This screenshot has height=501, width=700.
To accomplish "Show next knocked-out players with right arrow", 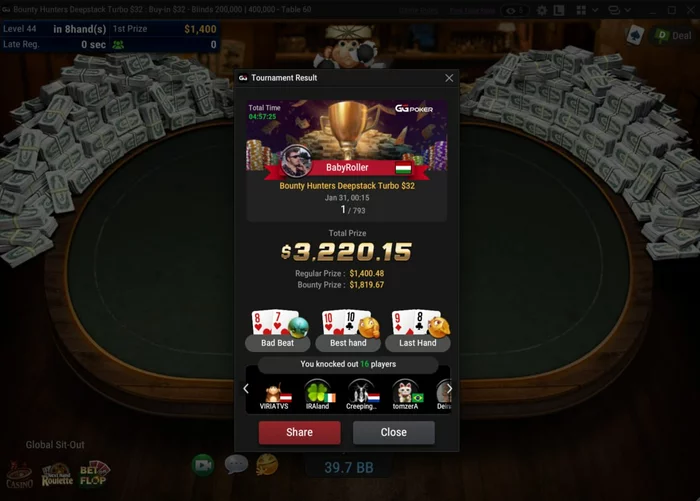I will point(449,389).
